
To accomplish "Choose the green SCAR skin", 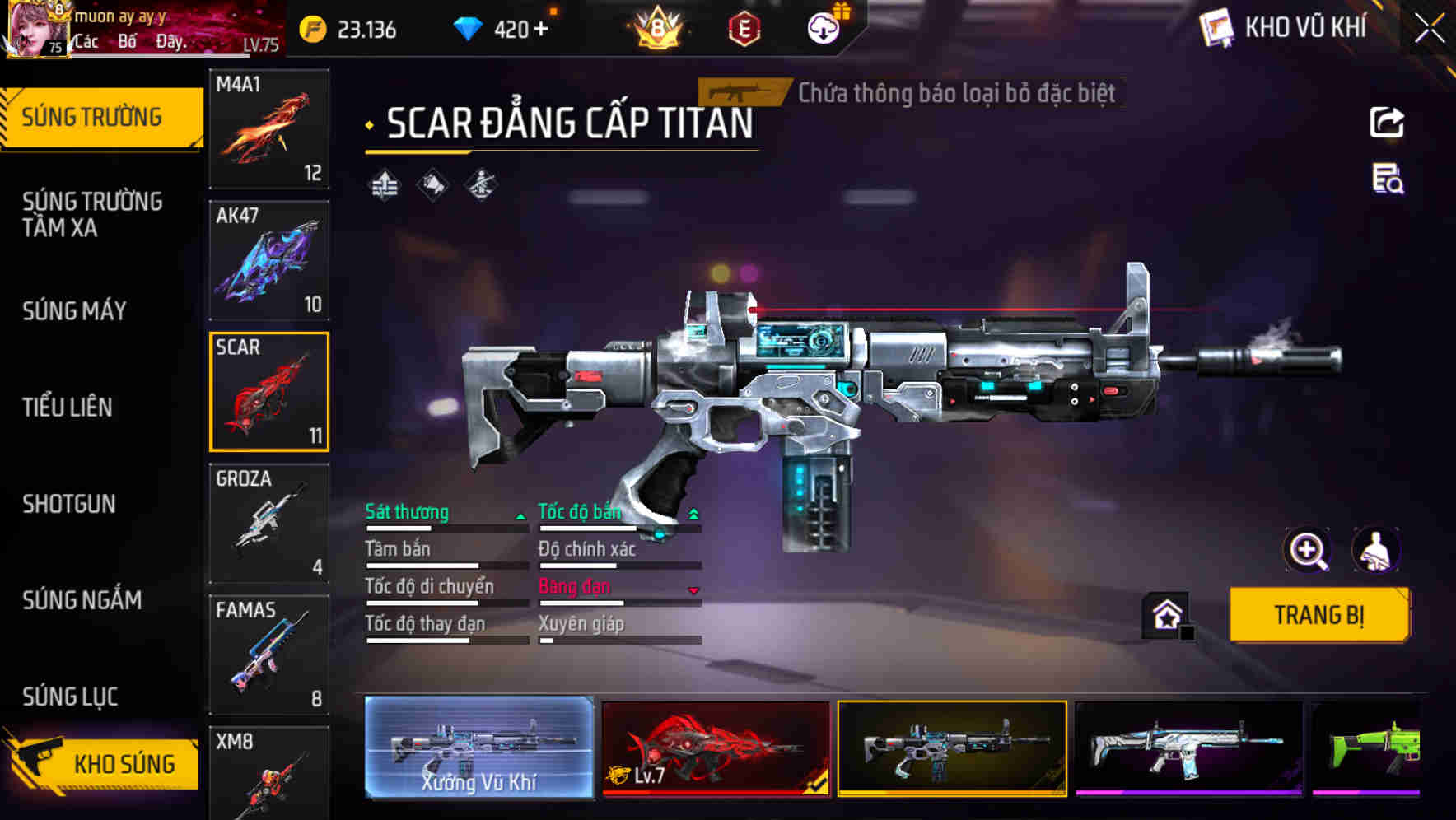I will 1367,748.
